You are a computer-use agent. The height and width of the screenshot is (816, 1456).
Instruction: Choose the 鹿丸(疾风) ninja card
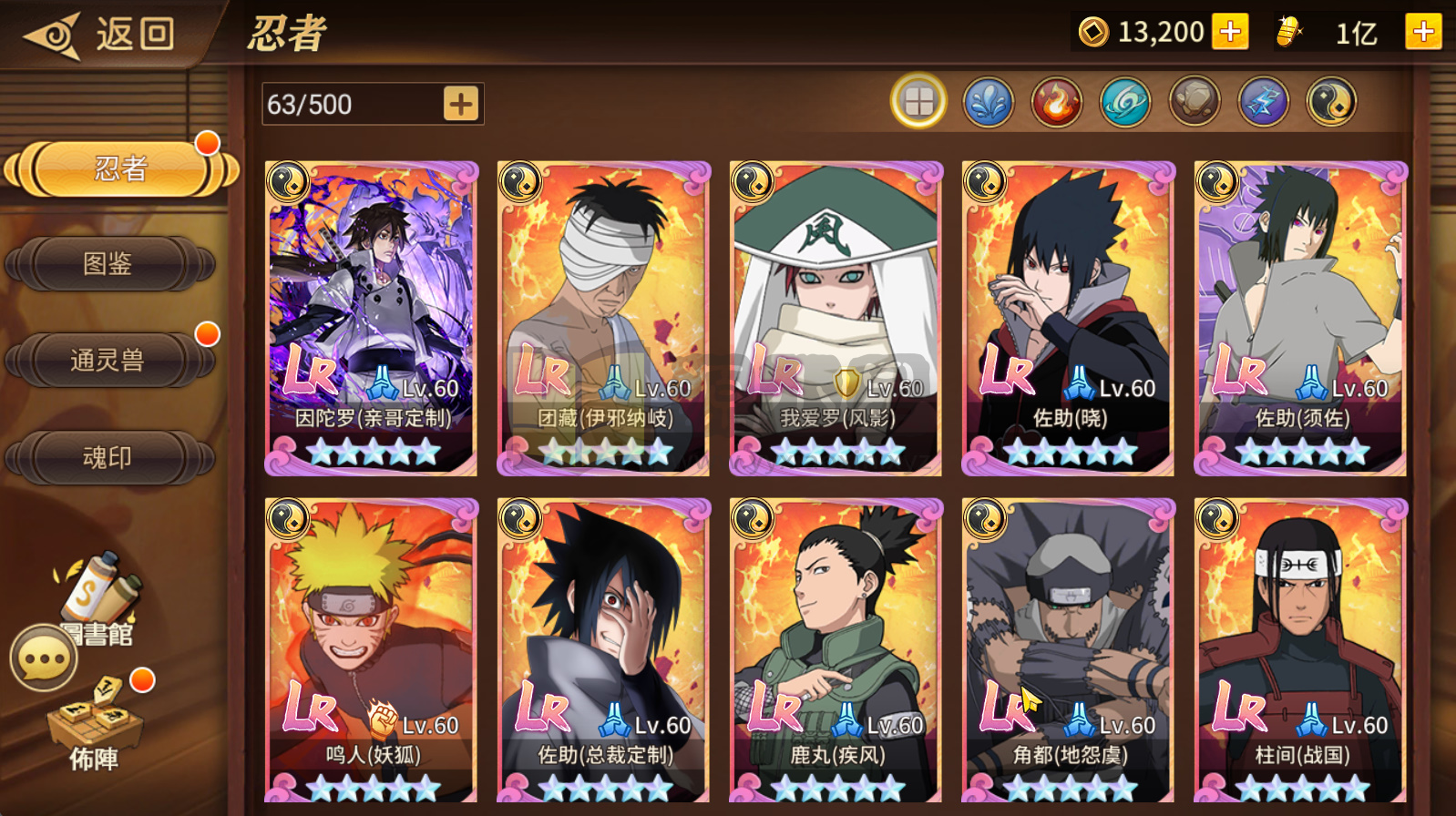tap(836, 651)
